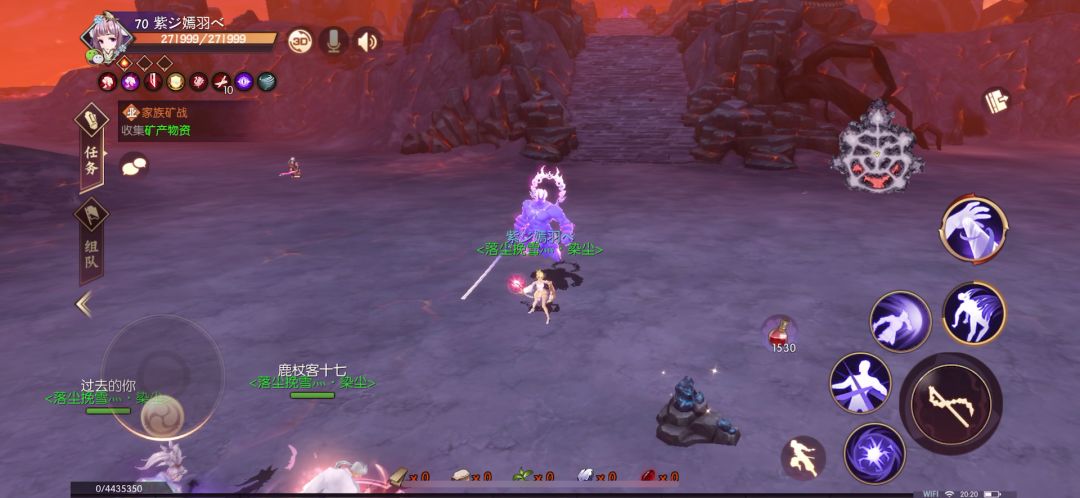
Task: Activate the dashing figure skill
Action: [x=899, y=321]
